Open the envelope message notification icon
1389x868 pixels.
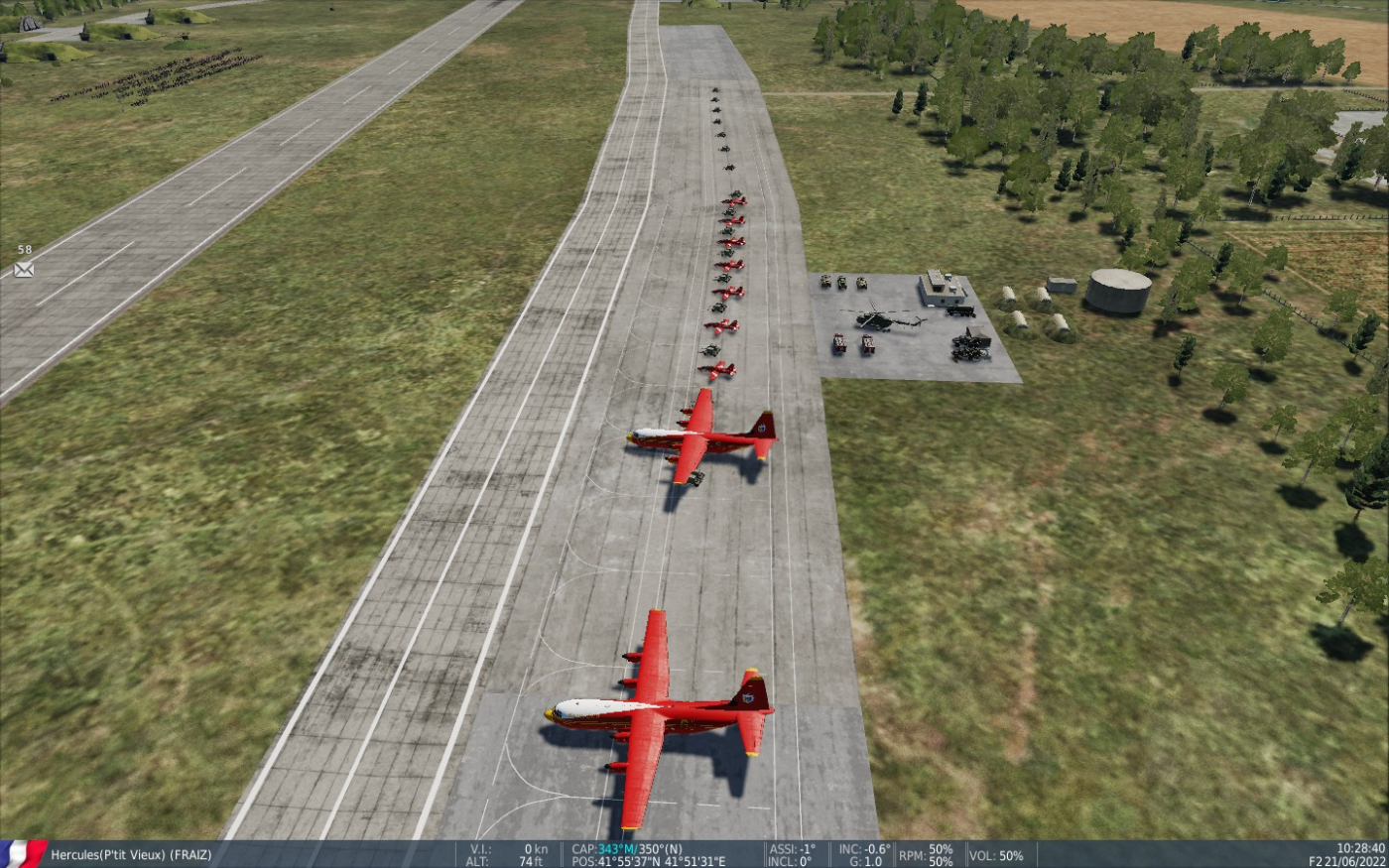24,269
